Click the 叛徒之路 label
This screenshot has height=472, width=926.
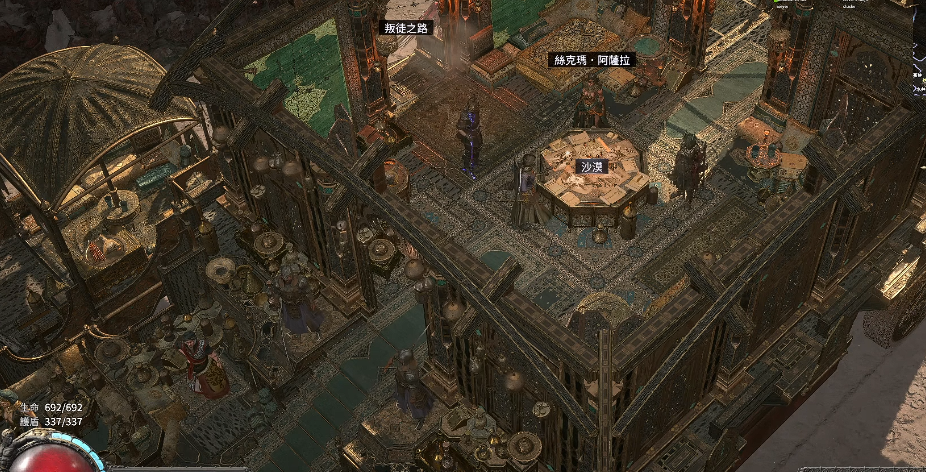click(x=406, y=28)
